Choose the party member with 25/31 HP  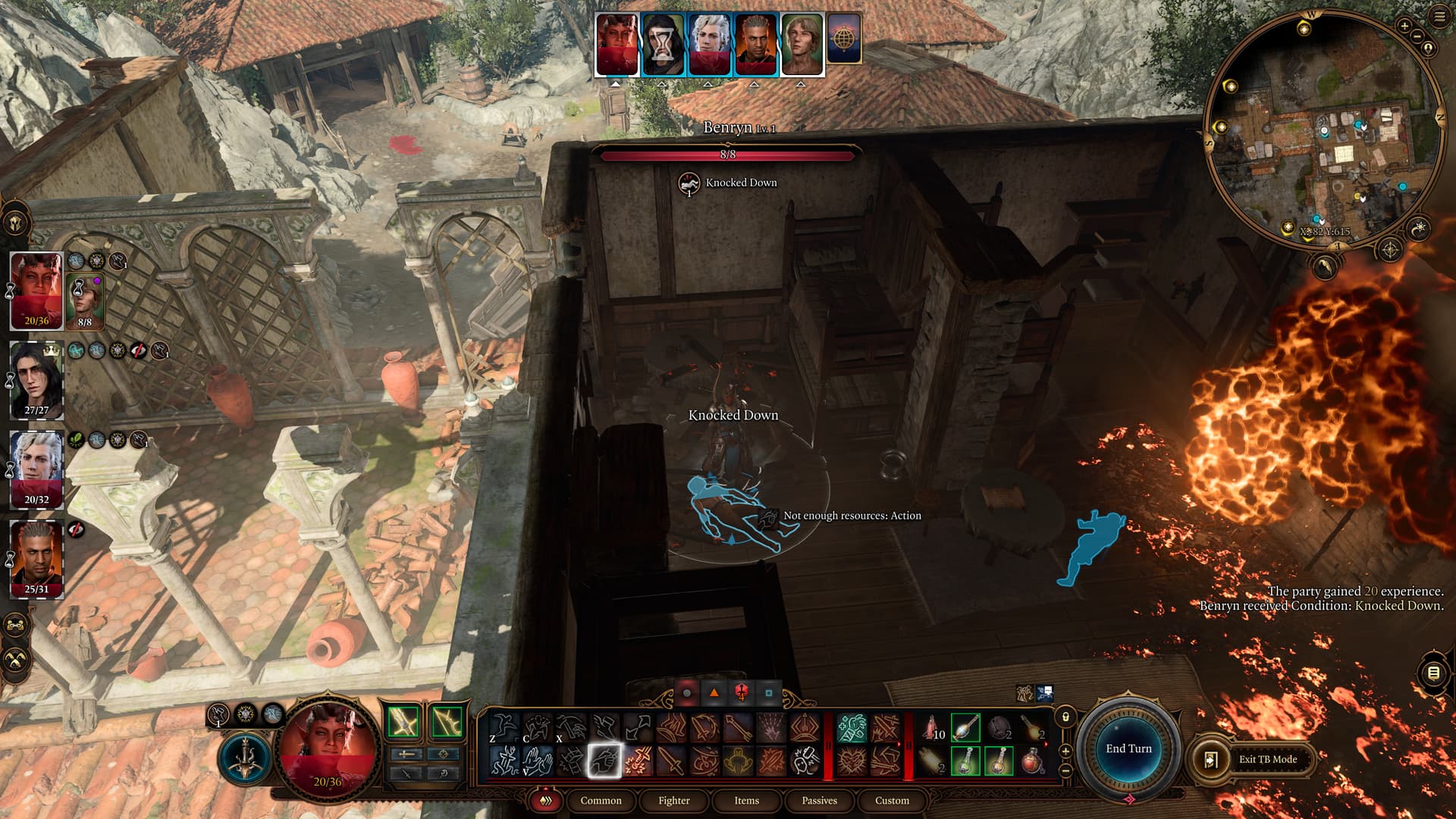pyautogui.click(x=36, y=557)
